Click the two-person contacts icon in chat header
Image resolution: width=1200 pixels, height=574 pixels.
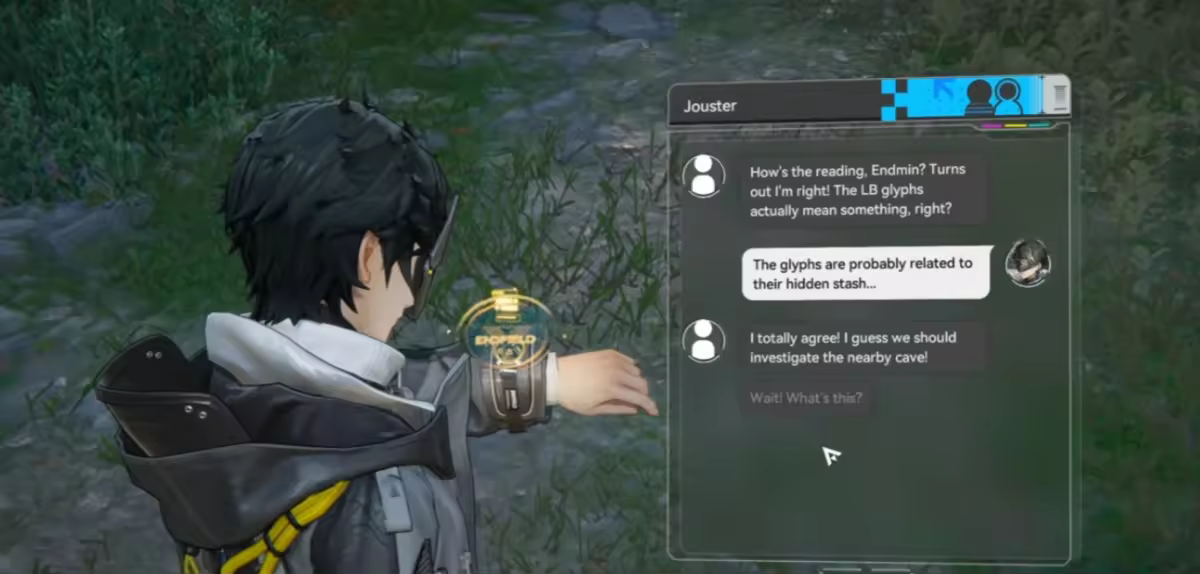(x=994, y=98)
